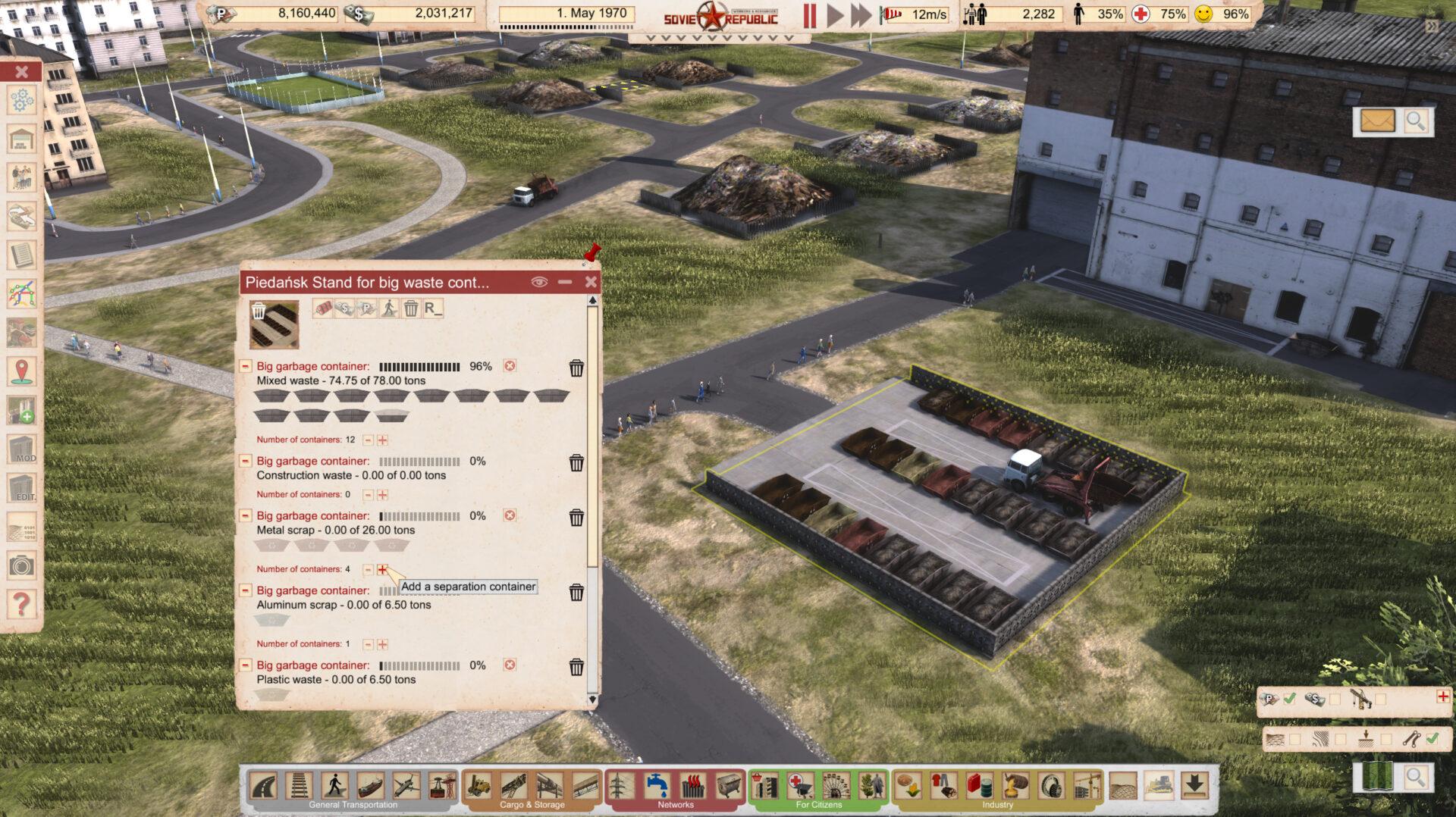Open the question mark help button
The height and width of the screenshot is (817, 1456).
click(21, 604)
